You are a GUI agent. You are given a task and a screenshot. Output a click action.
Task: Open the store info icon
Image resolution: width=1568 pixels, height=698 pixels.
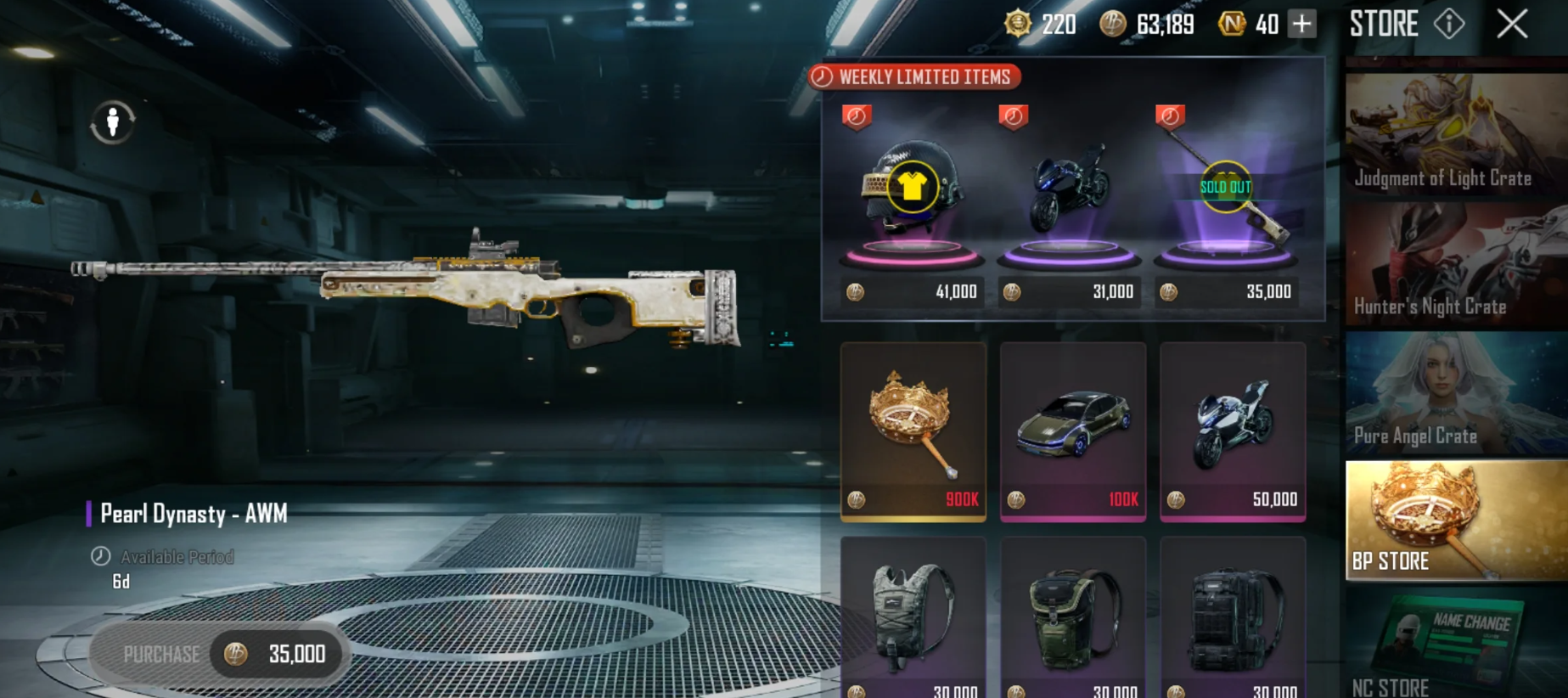[x=1449, y=24]
